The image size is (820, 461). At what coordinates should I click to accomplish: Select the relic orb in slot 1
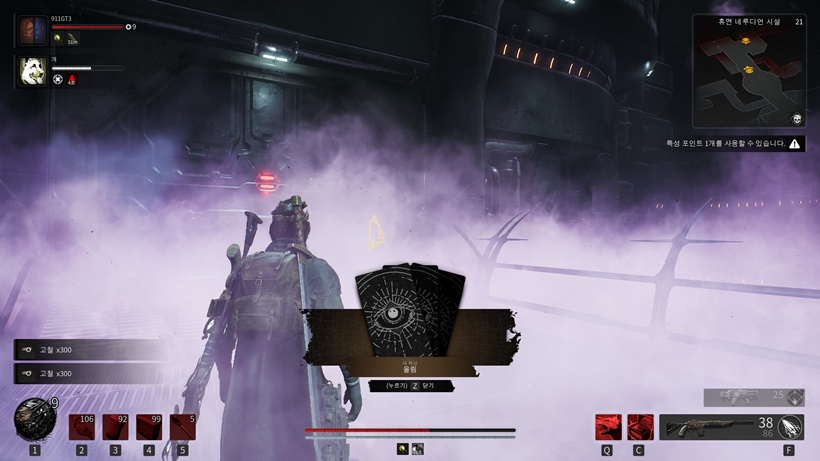tap(34, 418)
